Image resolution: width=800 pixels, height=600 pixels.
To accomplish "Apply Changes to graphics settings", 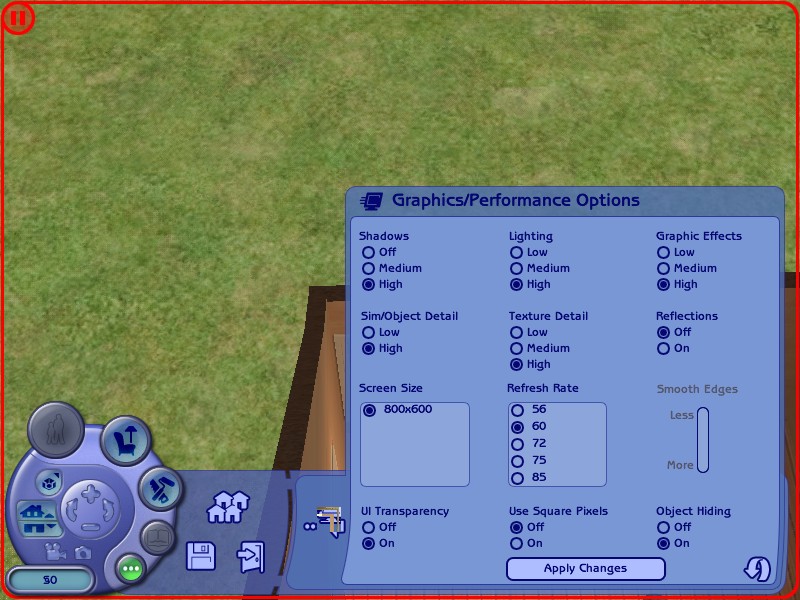I will (585, 569).
